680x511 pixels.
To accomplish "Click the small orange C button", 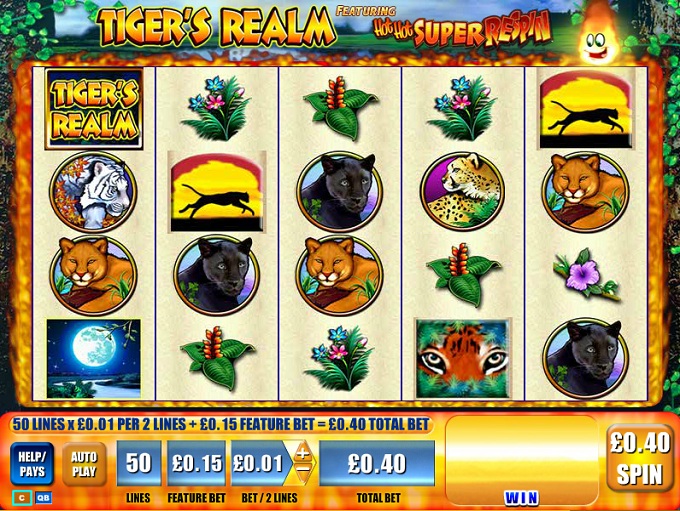I will (x=20, y=496).
